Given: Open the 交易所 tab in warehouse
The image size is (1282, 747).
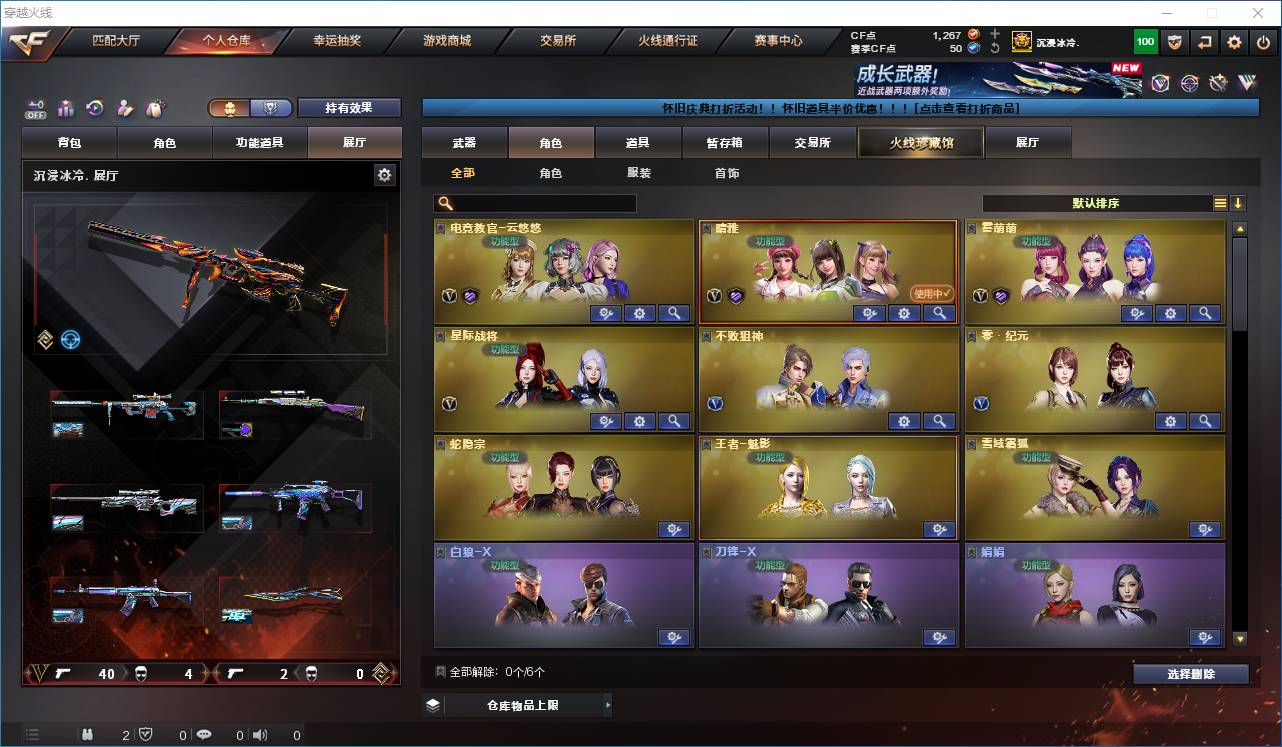Looking at the screenshot, I should (x=811, y=142).
